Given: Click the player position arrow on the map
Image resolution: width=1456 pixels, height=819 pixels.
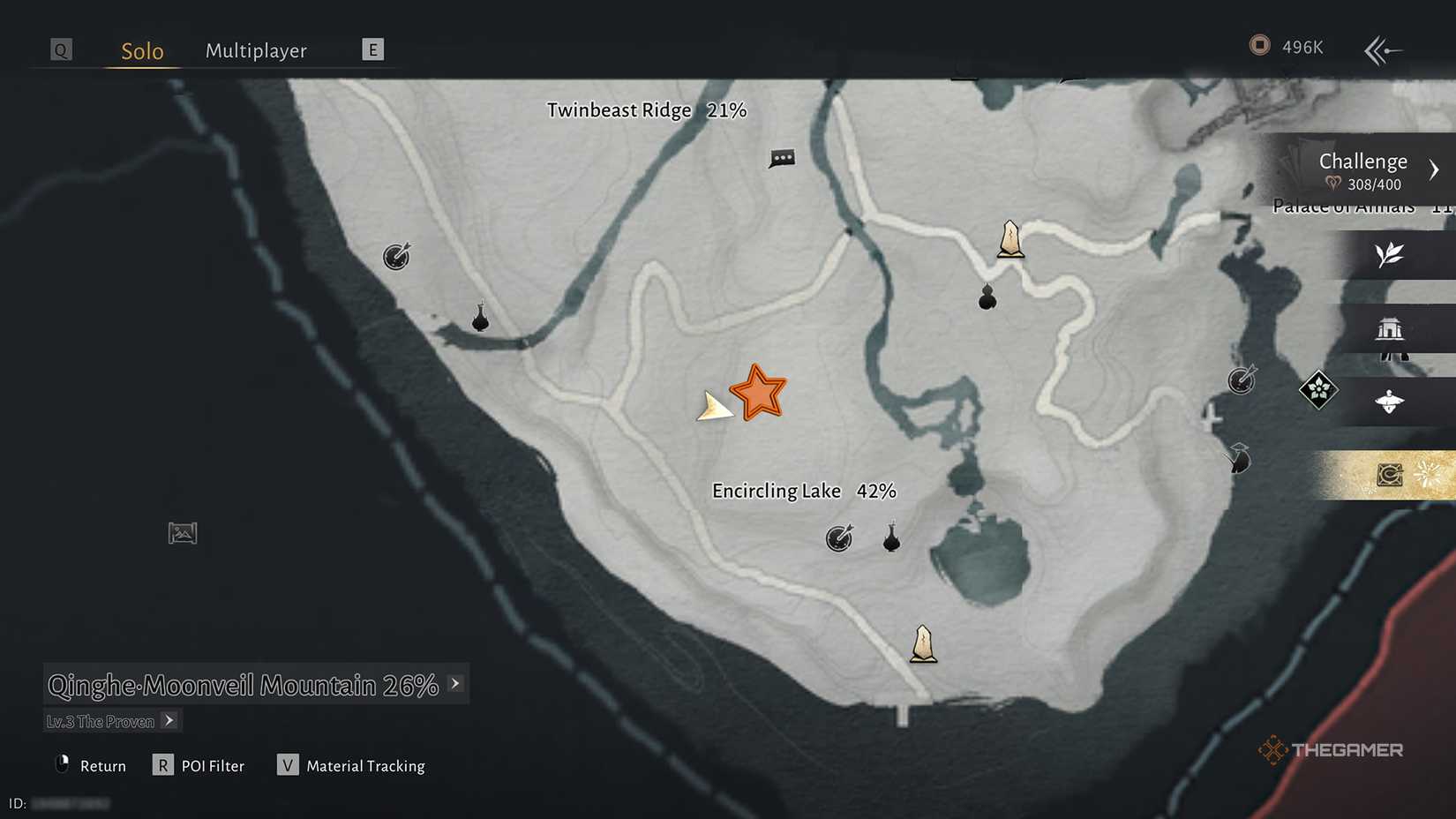Looking at the screenshot, I should pos(715,408).
